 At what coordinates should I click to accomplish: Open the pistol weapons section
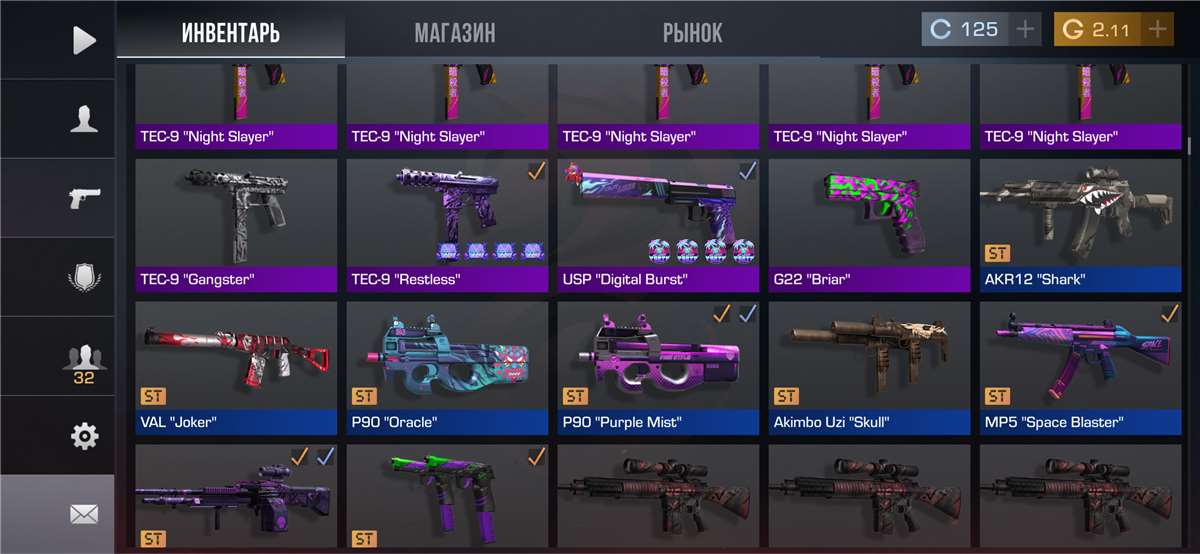(84, 197)
